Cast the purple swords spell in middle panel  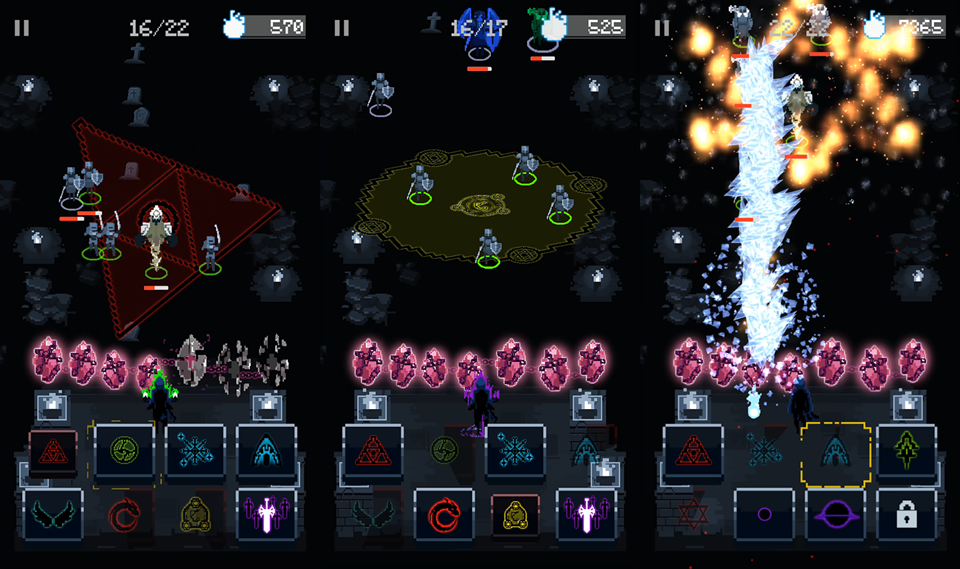[586, 514]
